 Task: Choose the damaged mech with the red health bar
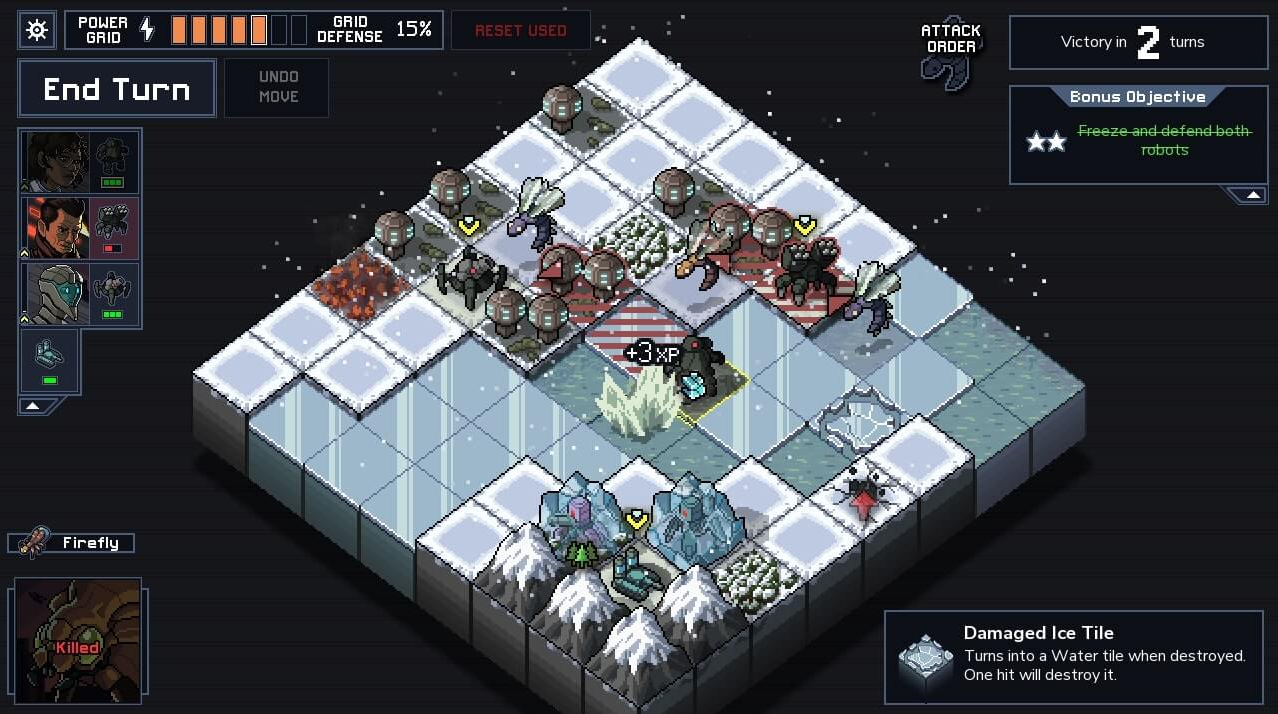click(114, 227)
